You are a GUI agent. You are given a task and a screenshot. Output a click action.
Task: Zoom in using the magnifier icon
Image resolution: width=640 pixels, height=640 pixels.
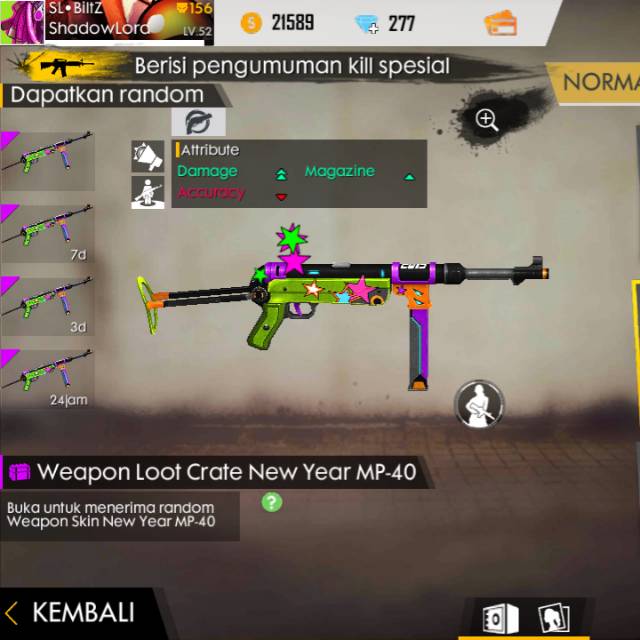point(487,121)
